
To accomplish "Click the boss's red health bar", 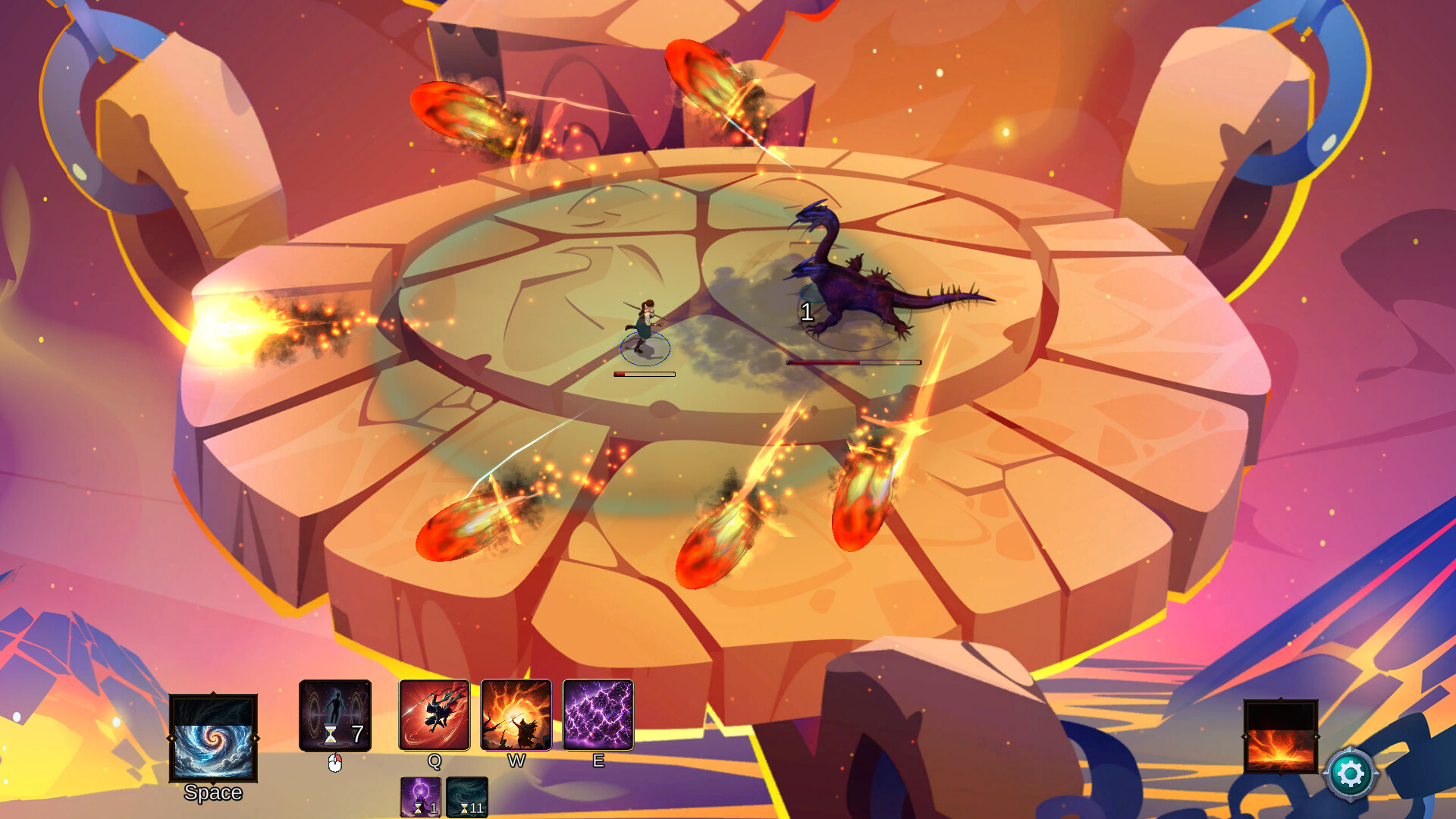I will 853,363.
